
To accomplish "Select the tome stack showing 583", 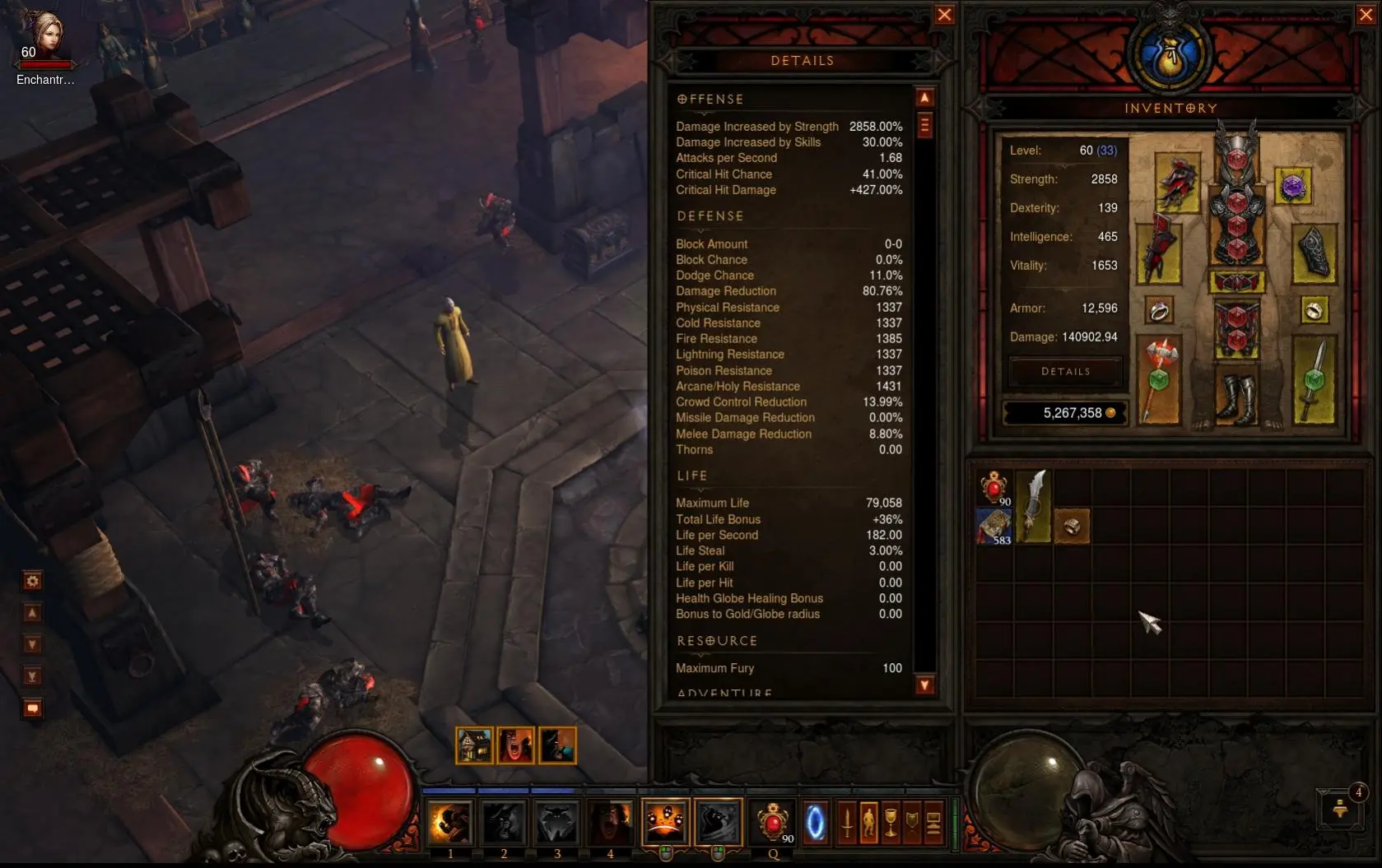I will [x=994, y=527].
